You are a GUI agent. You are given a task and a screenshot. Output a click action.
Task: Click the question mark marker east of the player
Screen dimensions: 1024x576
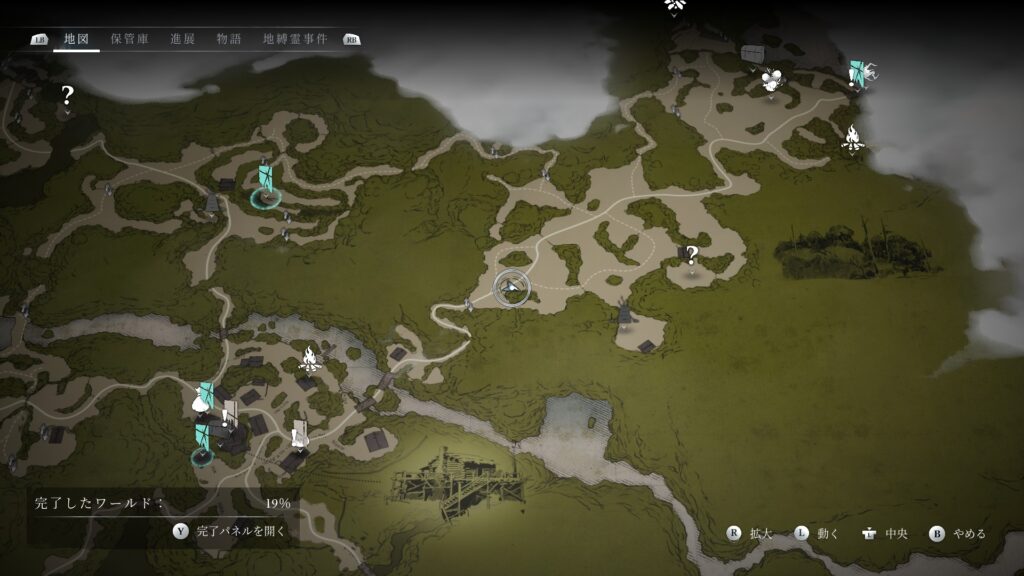click(x=690, y=256)
